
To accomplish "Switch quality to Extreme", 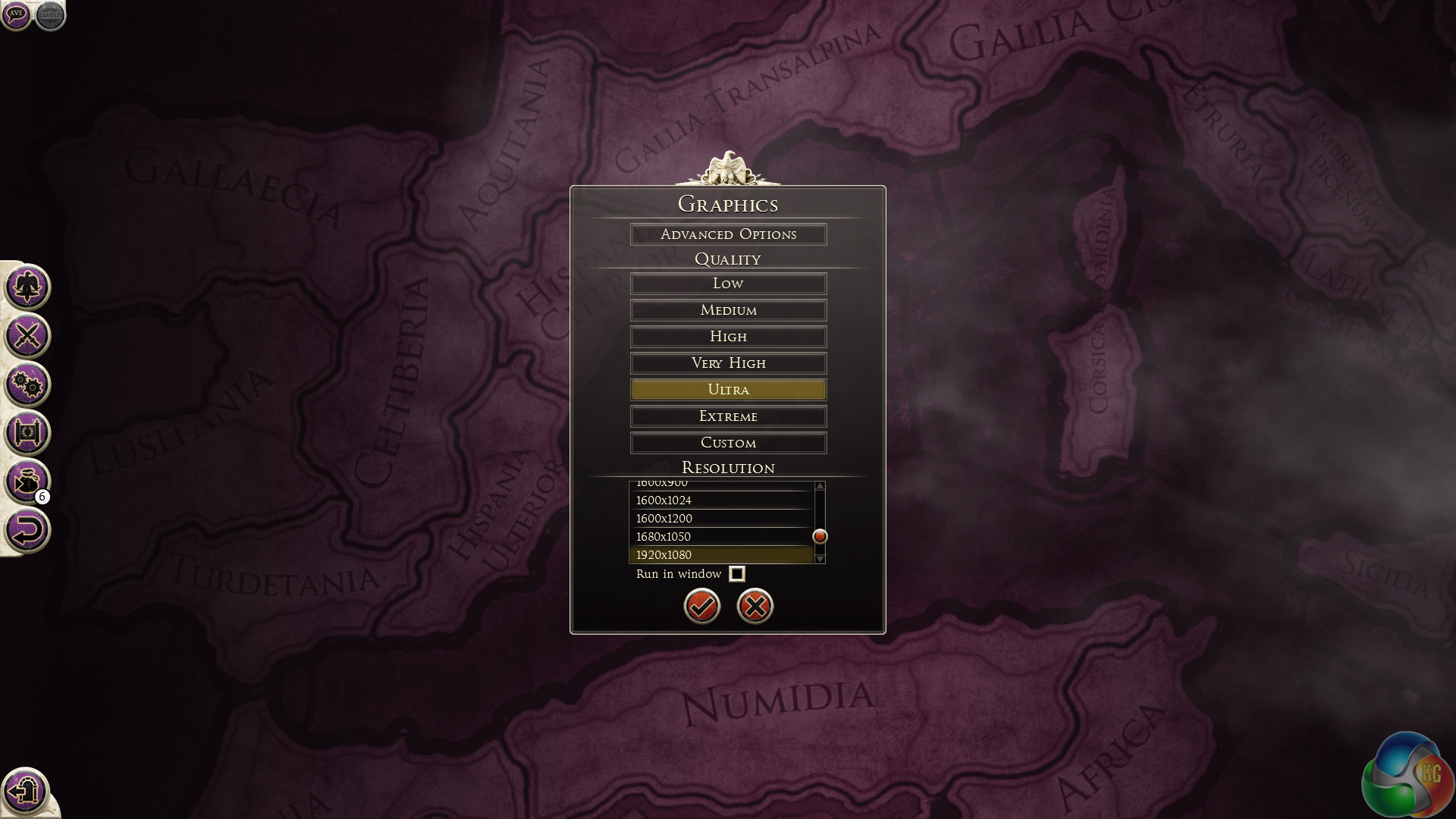I will point(728,416).
